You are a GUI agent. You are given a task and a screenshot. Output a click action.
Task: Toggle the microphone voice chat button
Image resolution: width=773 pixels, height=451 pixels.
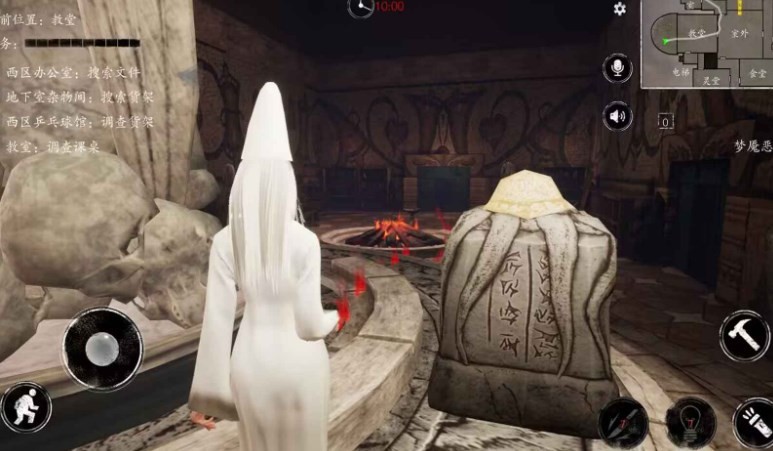pos(618,69)
